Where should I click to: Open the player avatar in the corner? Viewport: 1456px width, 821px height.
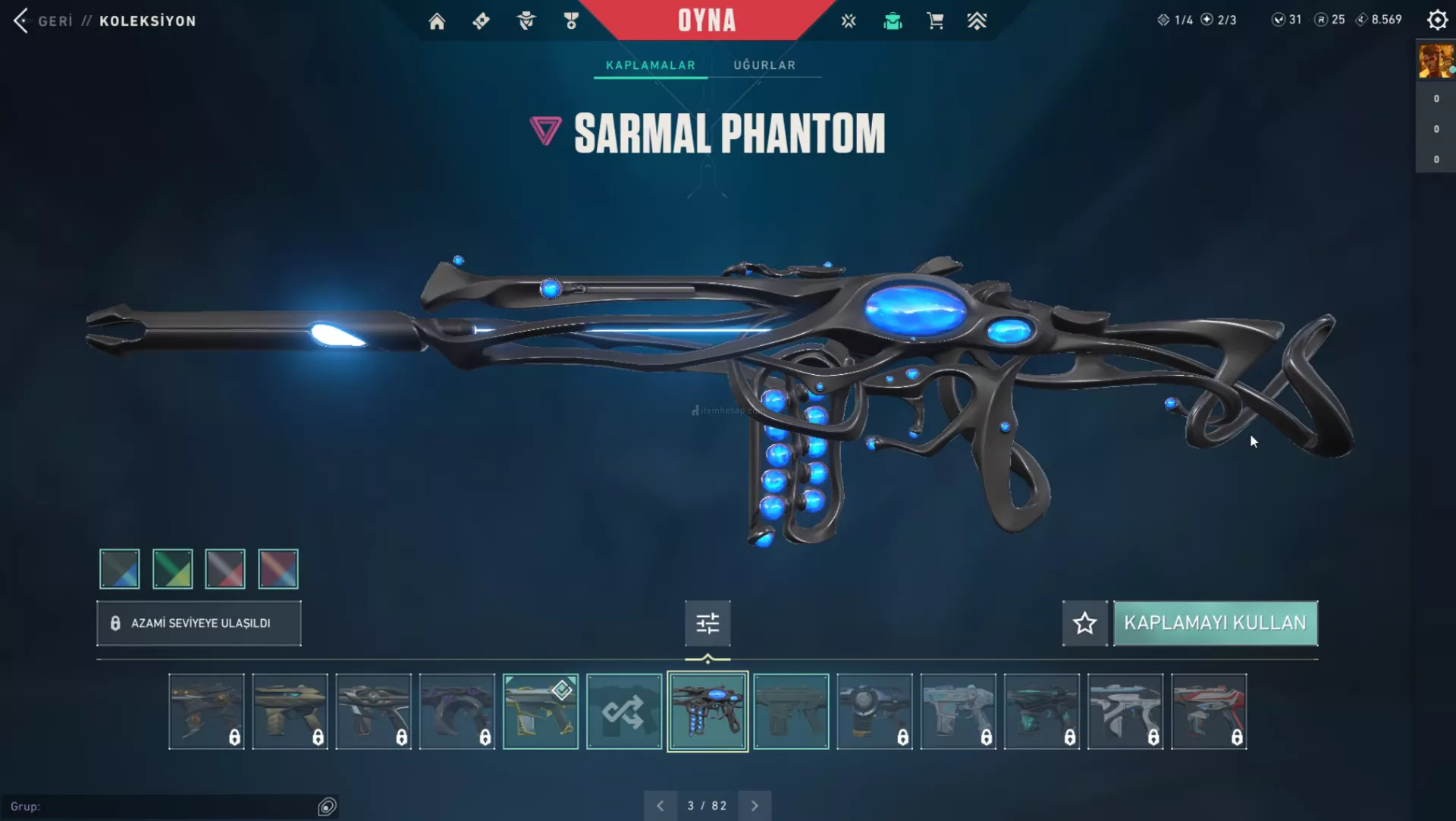pos(1436,61)
